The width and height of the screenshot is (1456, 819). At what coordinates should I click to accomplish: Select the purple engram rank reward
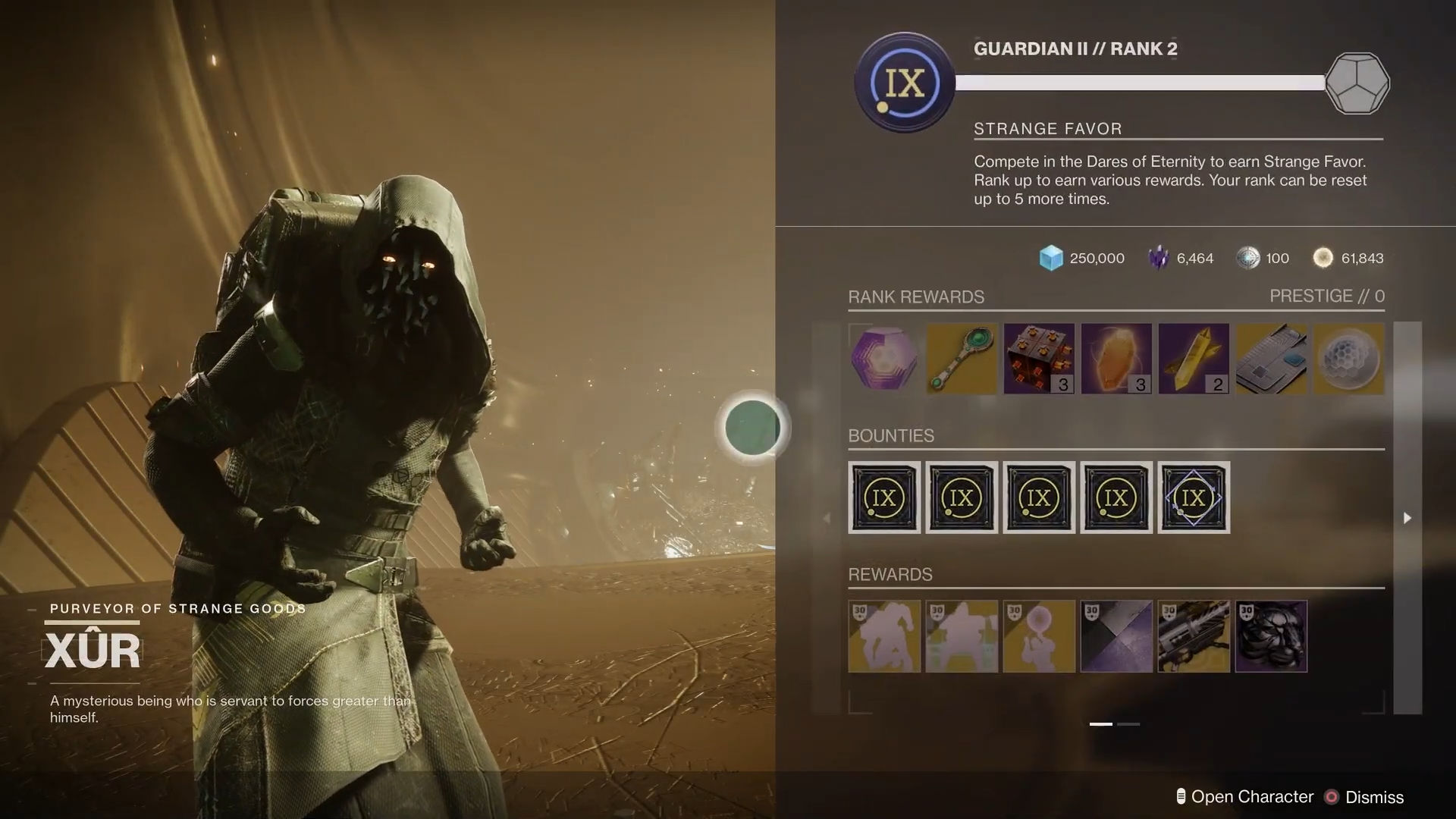coord(883,359)
